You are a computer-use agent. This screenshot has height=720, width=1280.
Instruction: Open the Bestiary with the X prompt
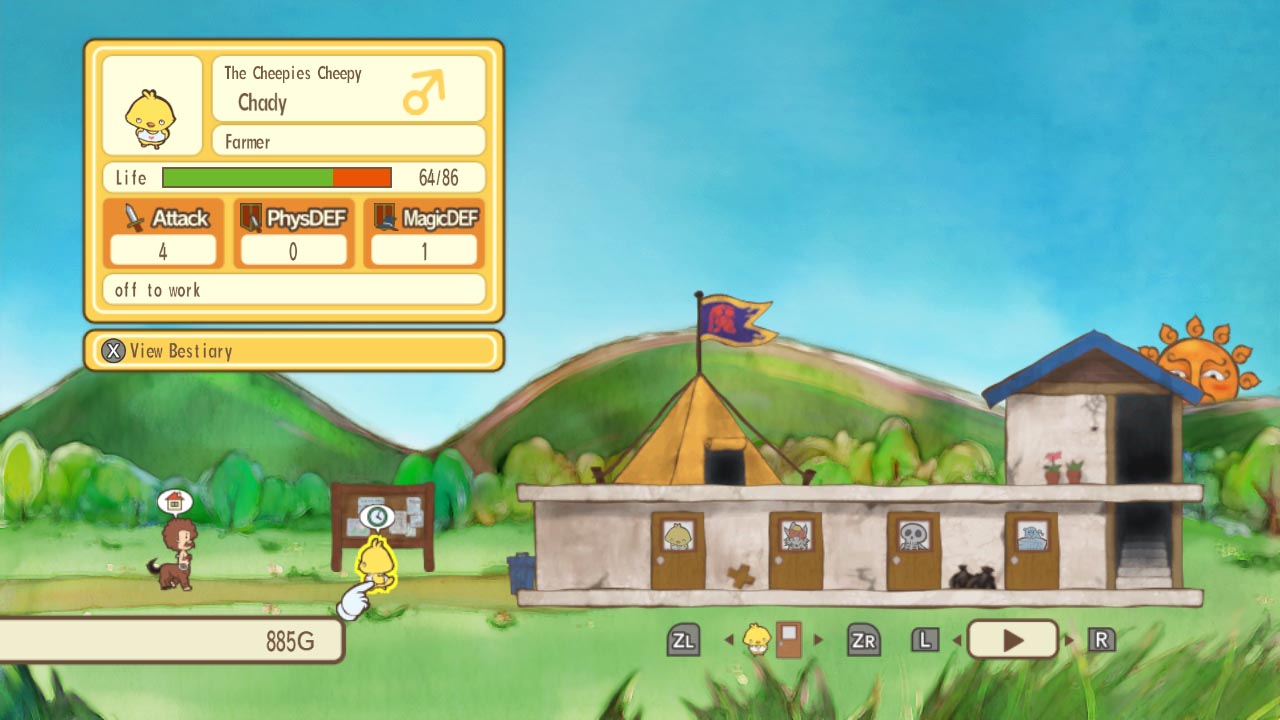pyautogui.click(x=113, y=351)
